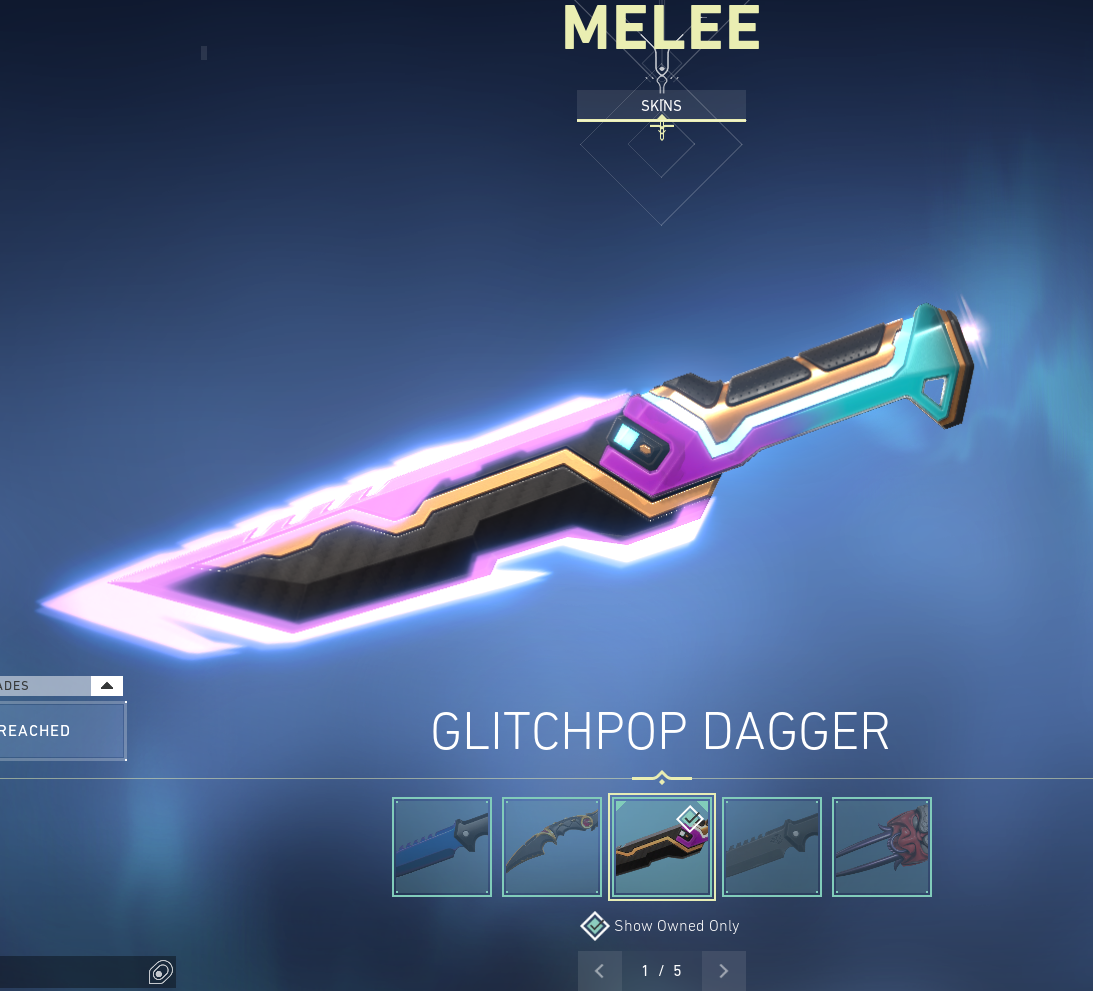Switch to the SKINS tab
Screen dimensions: 1093x991
click(x=661, y=105)
